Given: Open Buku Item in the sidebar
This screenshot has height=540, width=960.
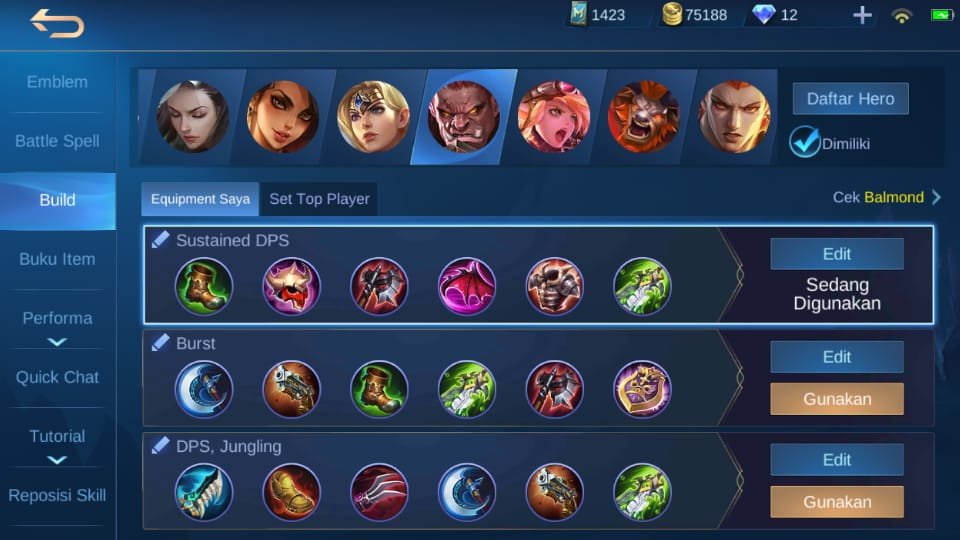Looking at the screenshot, I should coord(57,259).
